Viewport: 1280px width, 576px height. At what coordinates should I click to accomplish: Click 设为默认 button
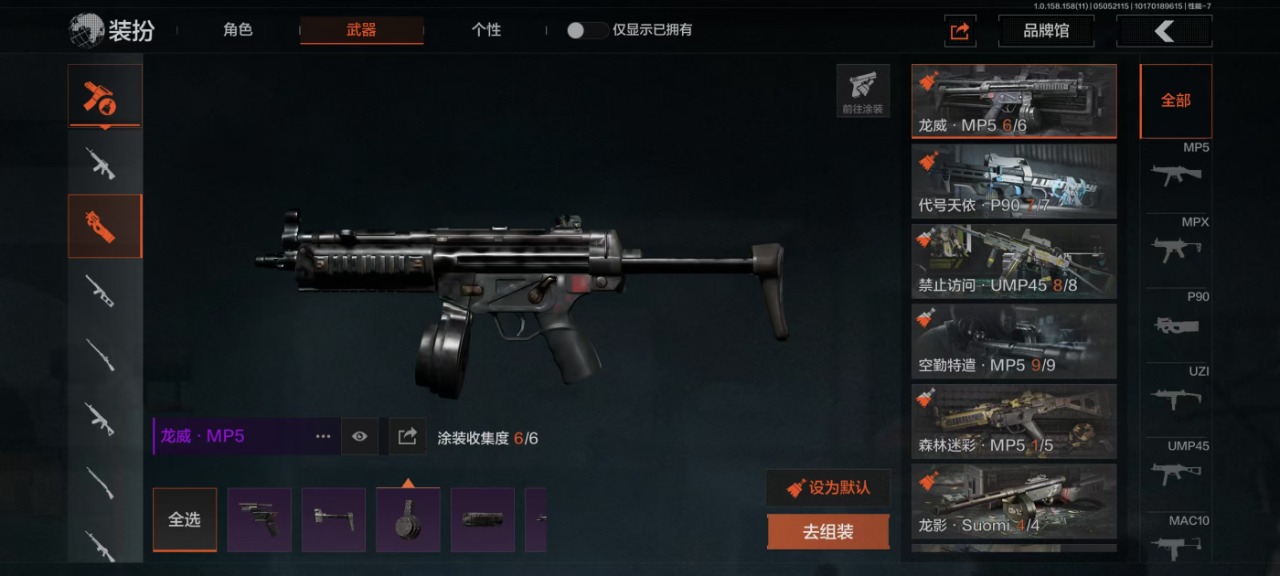tap(828, 488)
